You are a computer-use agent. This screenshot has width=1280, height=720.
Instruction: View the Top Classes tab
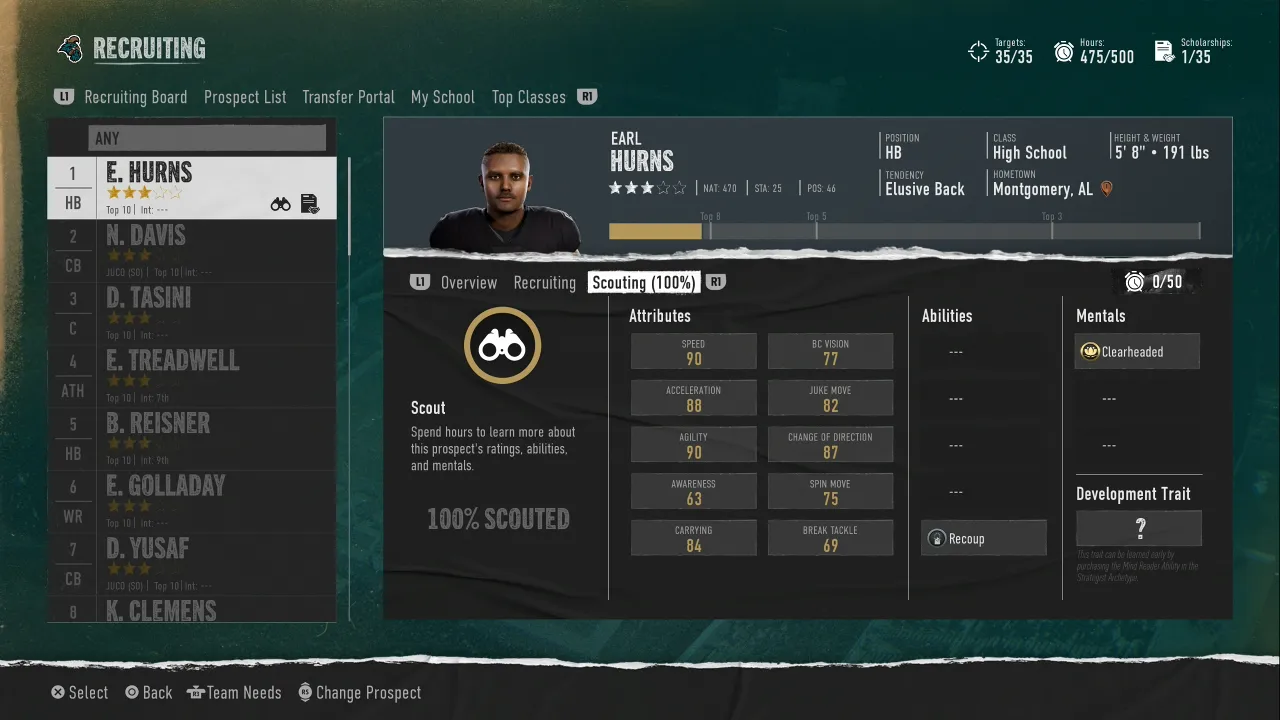(528, 97)
